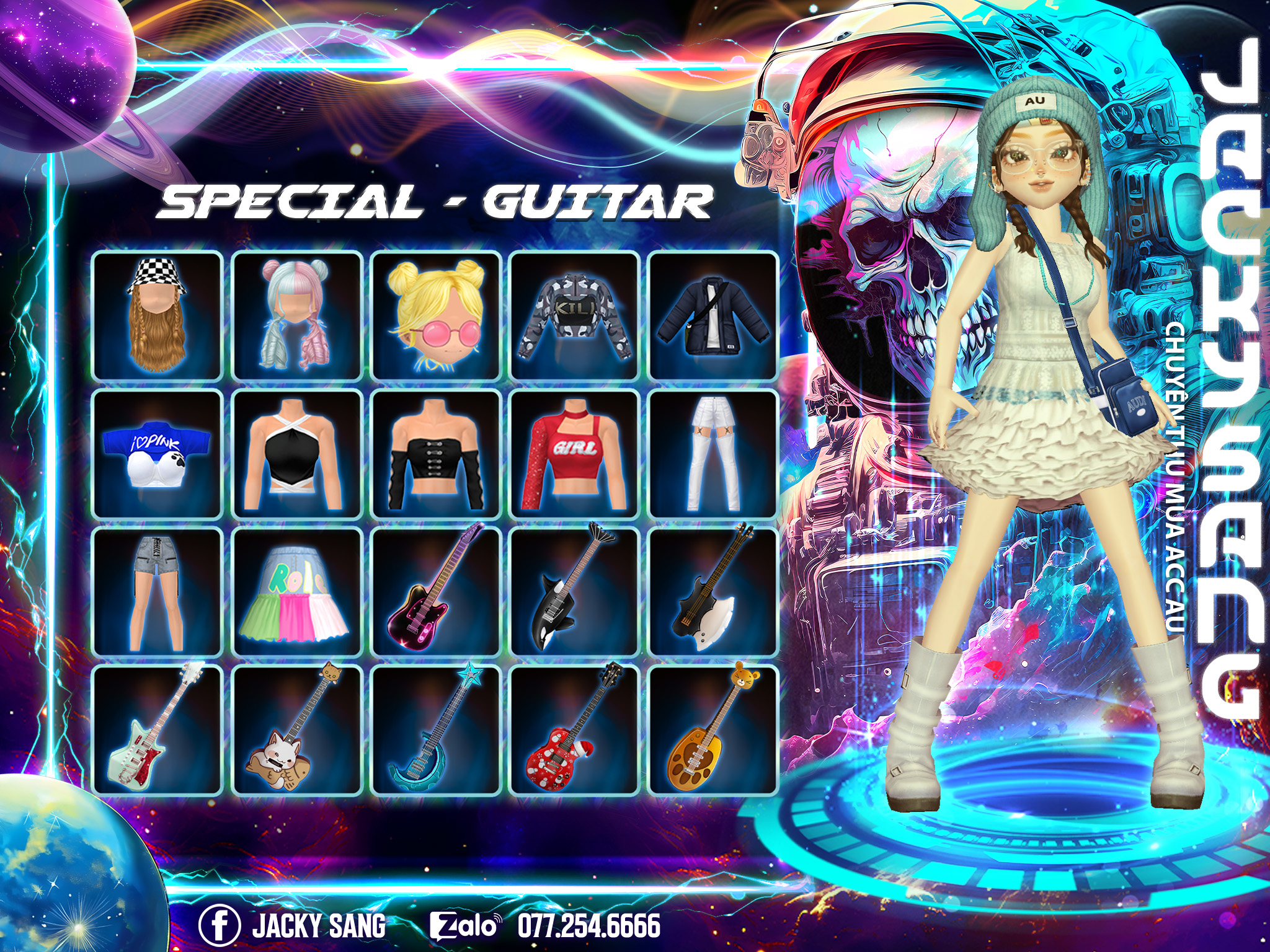Select the denim shorts item

158,592
